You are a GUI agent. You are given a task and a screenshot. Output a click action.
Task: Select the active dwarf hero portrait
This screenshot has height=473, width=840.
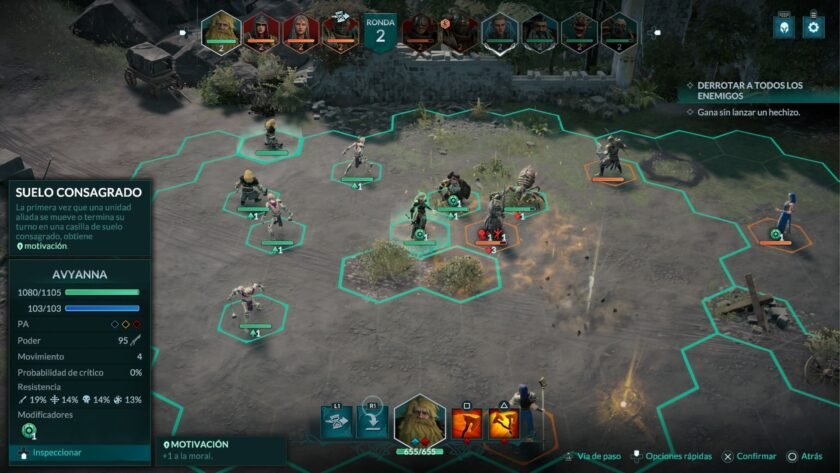click(419, 420)
